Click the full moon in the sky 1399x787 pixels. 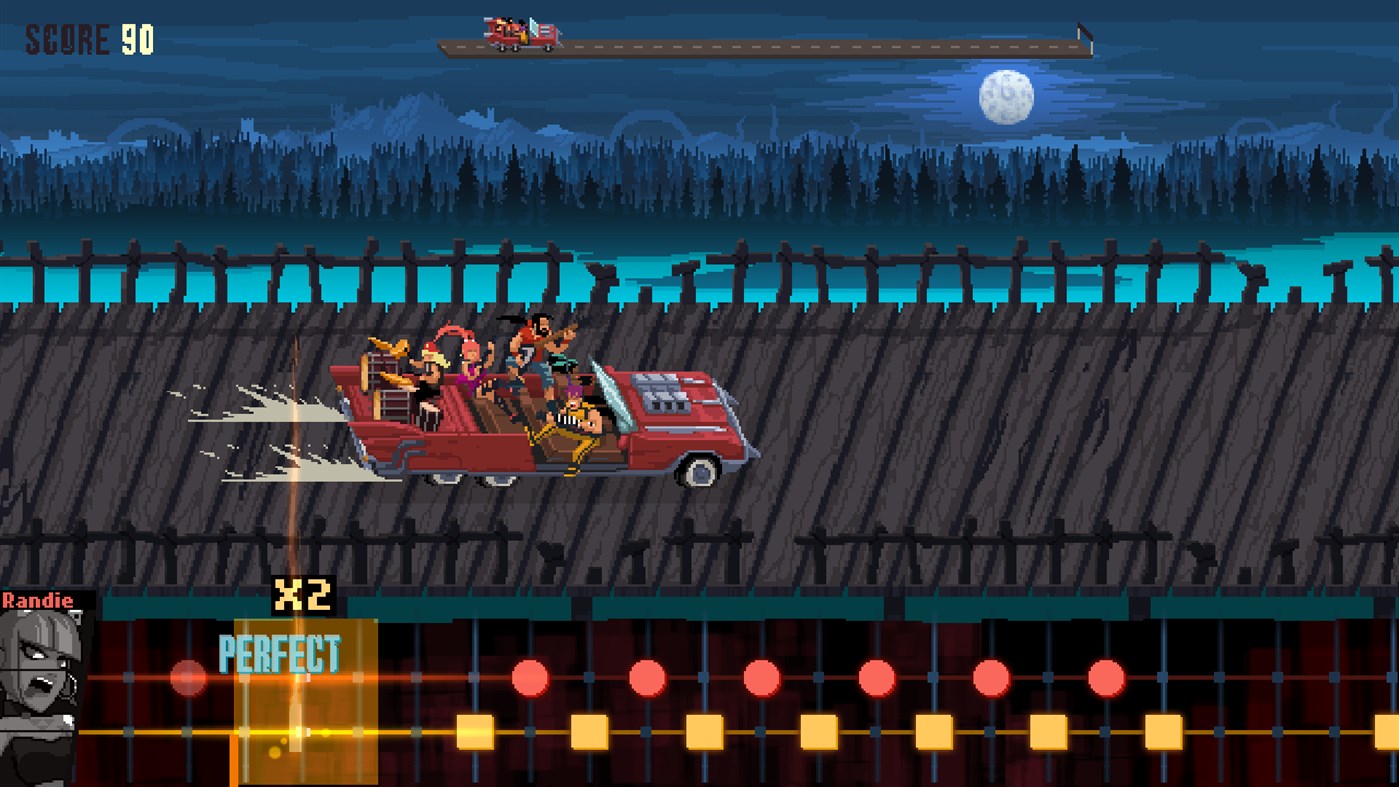coord(1008,95)
